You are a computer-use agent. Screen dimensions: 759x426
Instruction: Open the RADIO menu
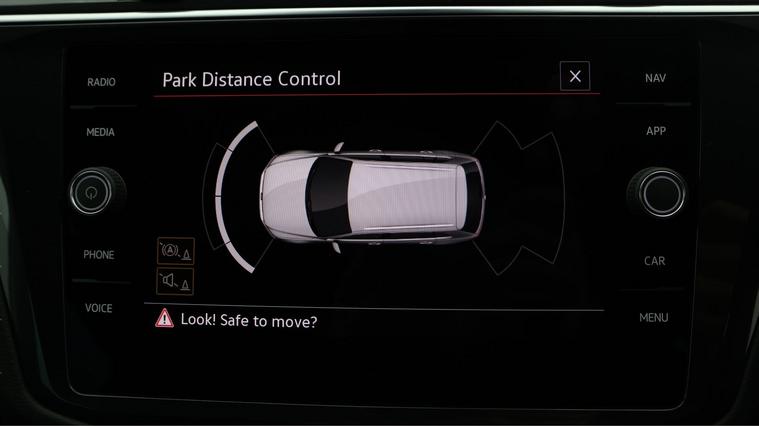(101, 82)
